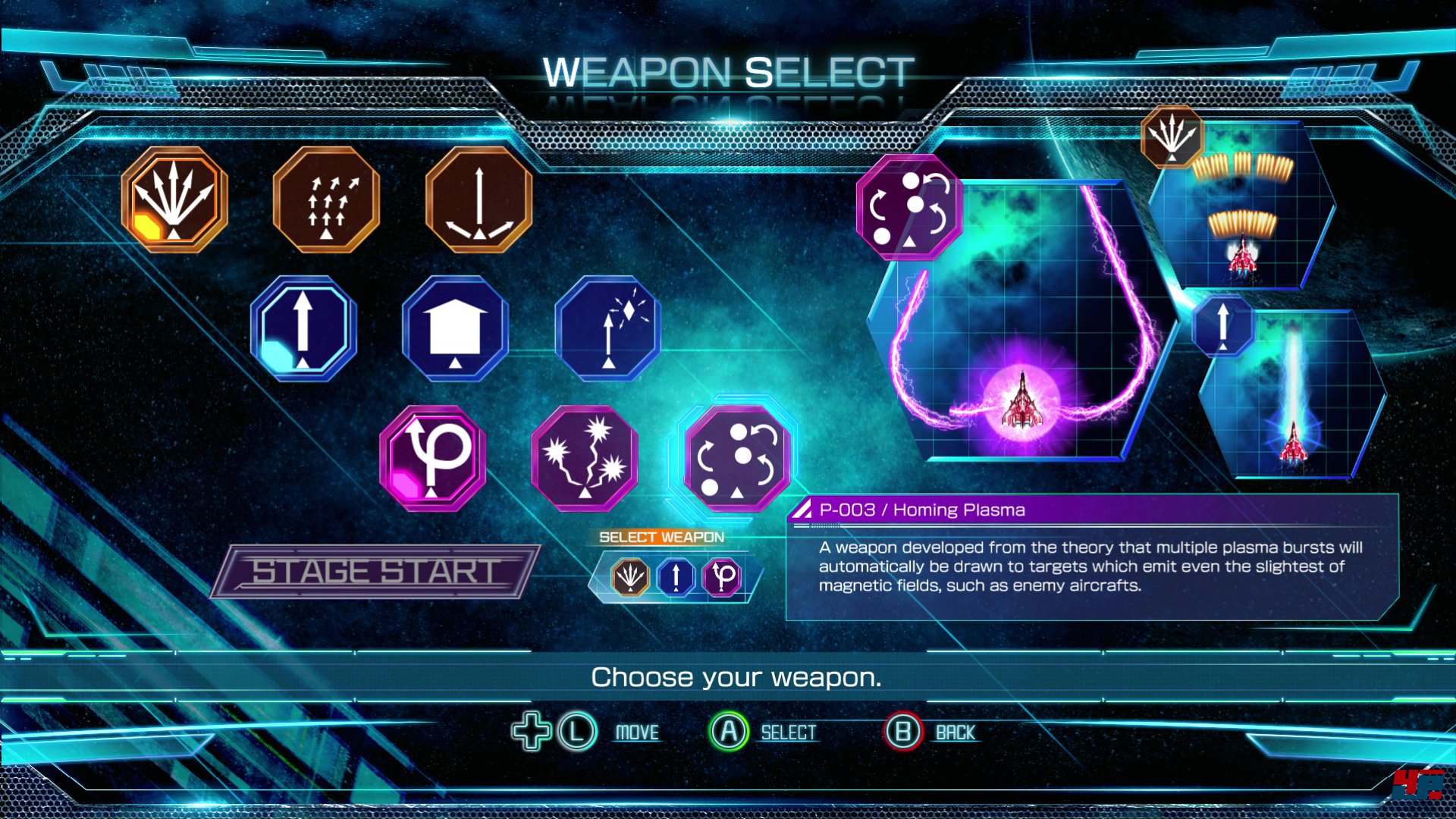Select the purple looping plasma weapon

pyautogui.click(x=432, y=458)
